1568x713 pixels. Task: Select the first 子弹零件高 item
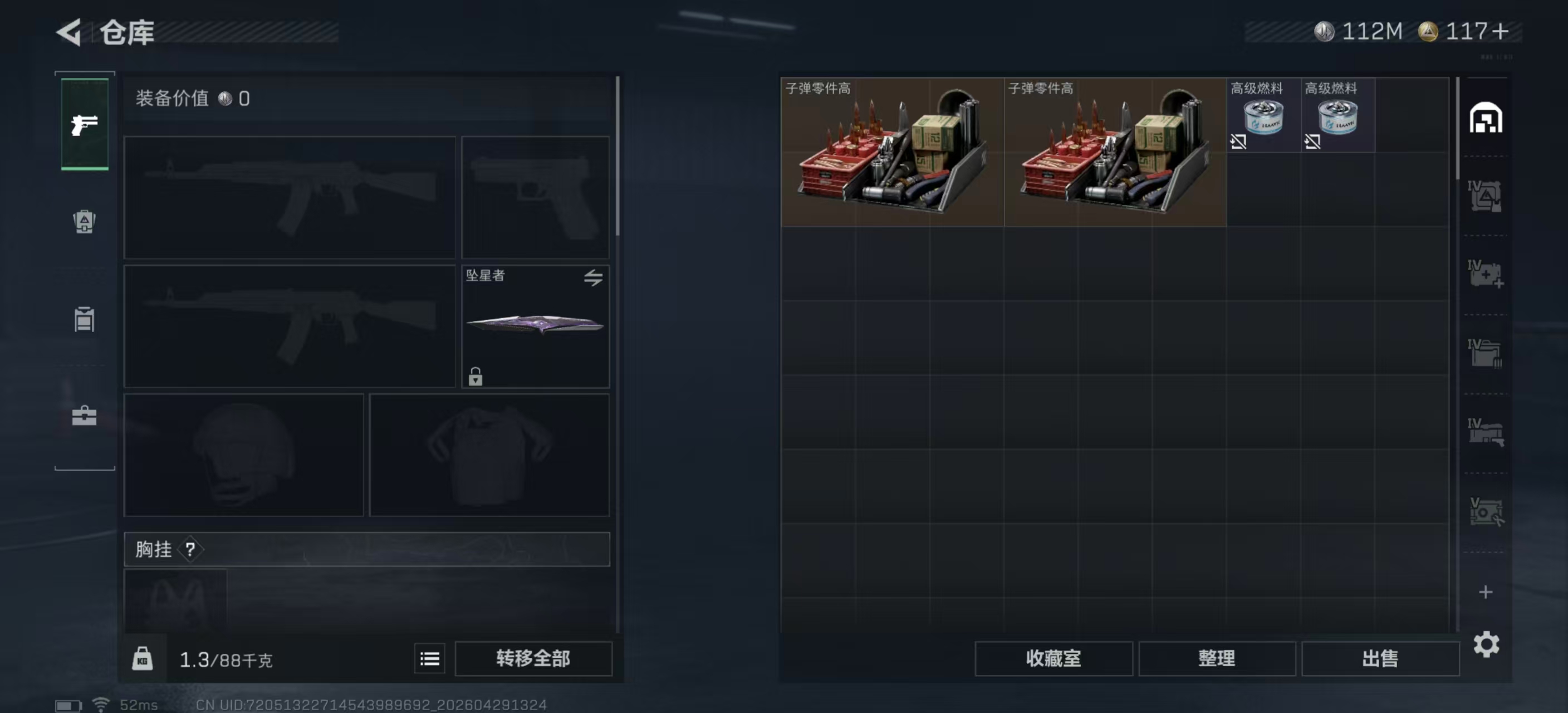tap(891, 151)
